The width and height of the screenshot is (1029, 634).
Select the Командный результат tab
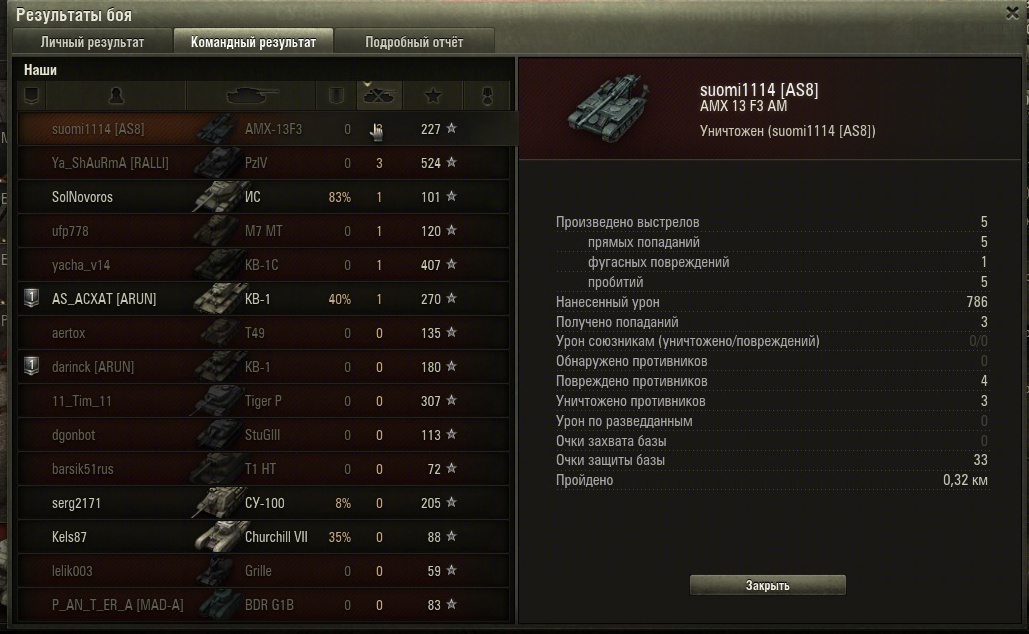pyautogui.click(x=253, y=42)
